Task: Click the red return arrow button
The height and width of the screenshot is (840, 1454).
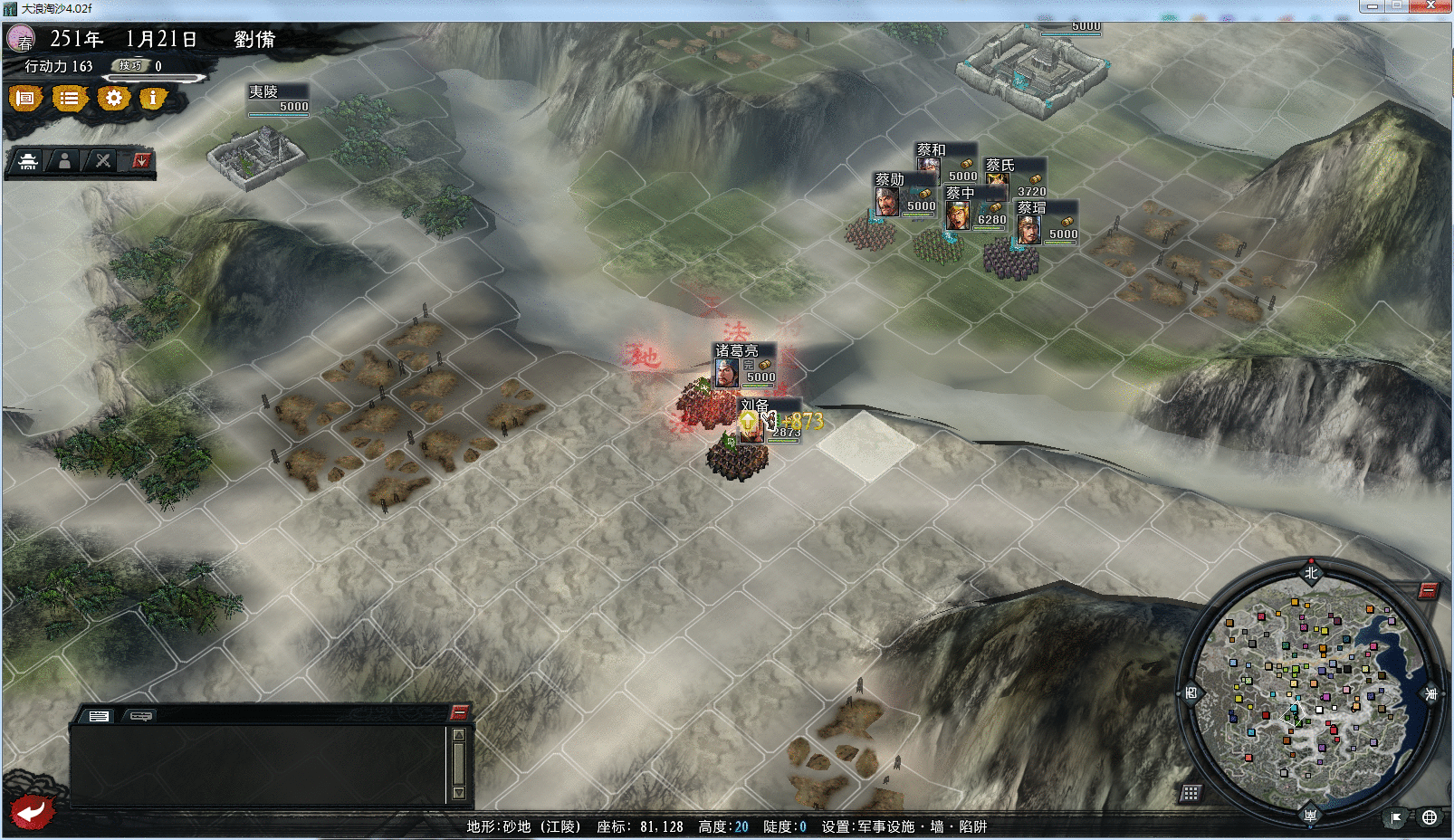Action: (x=32, y=811)
